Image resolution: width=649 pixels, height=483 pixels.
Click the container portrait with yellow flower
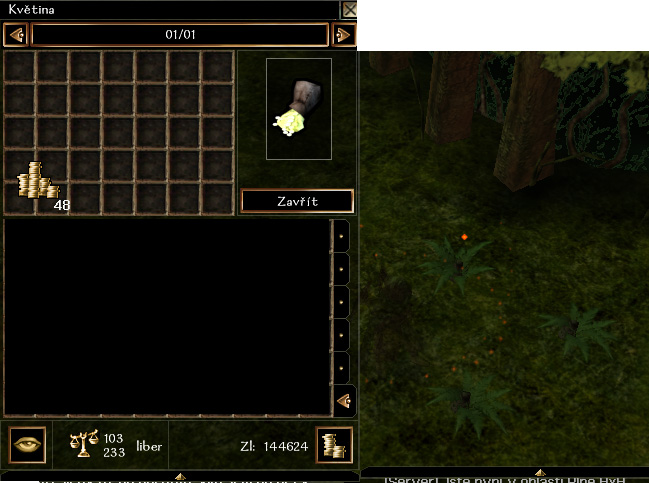coord(298,109)
